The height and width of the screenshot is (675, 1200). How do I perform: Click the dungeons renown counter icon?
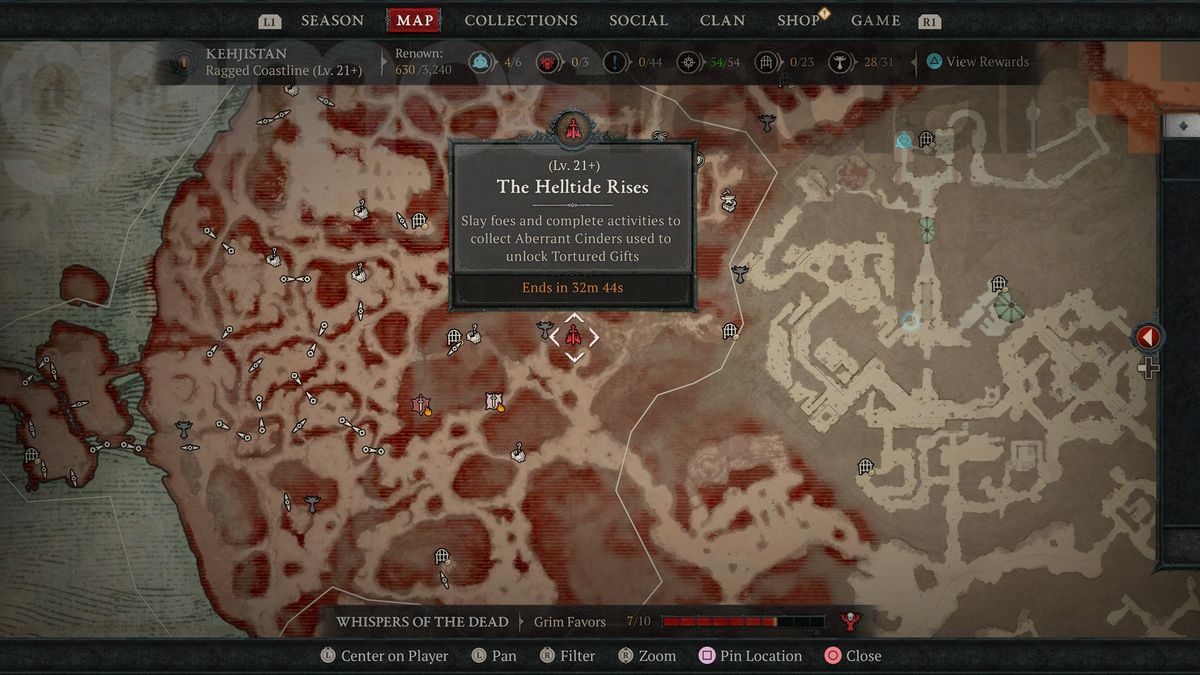[x=768, y=62]
